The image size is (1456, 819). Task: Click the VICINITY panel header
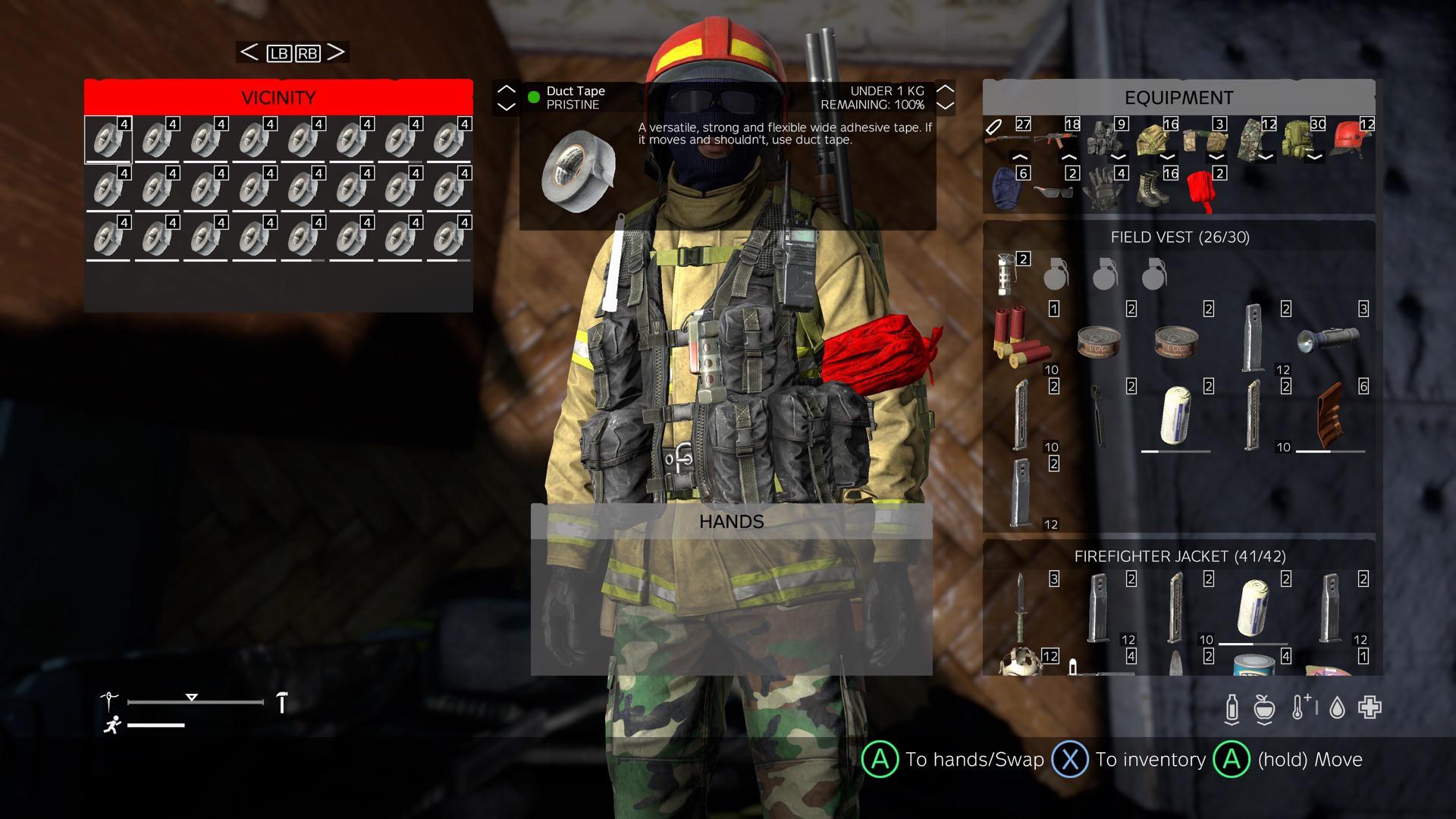click(x=278, y=97)
